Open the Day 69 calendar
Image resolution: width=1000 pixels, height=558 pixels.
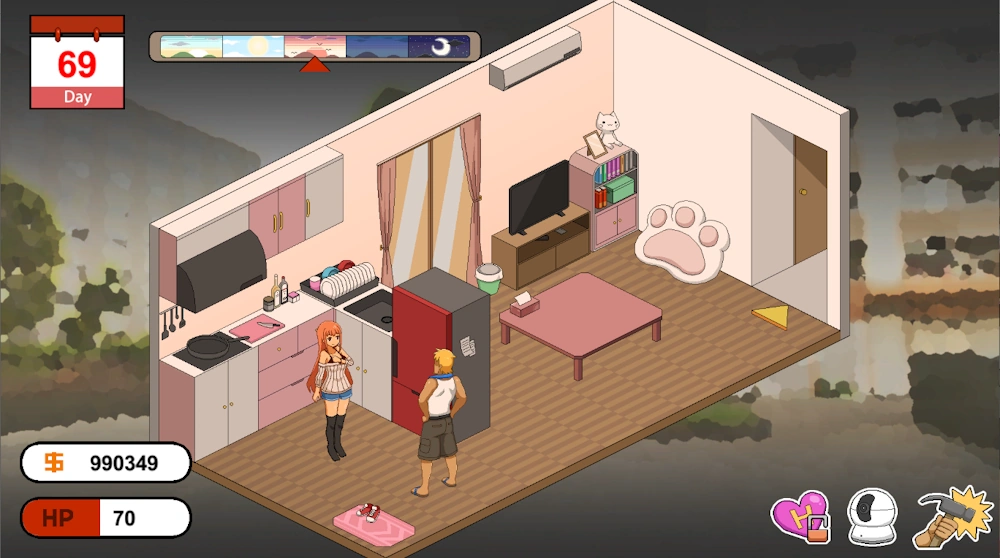[x=77, y=62]
